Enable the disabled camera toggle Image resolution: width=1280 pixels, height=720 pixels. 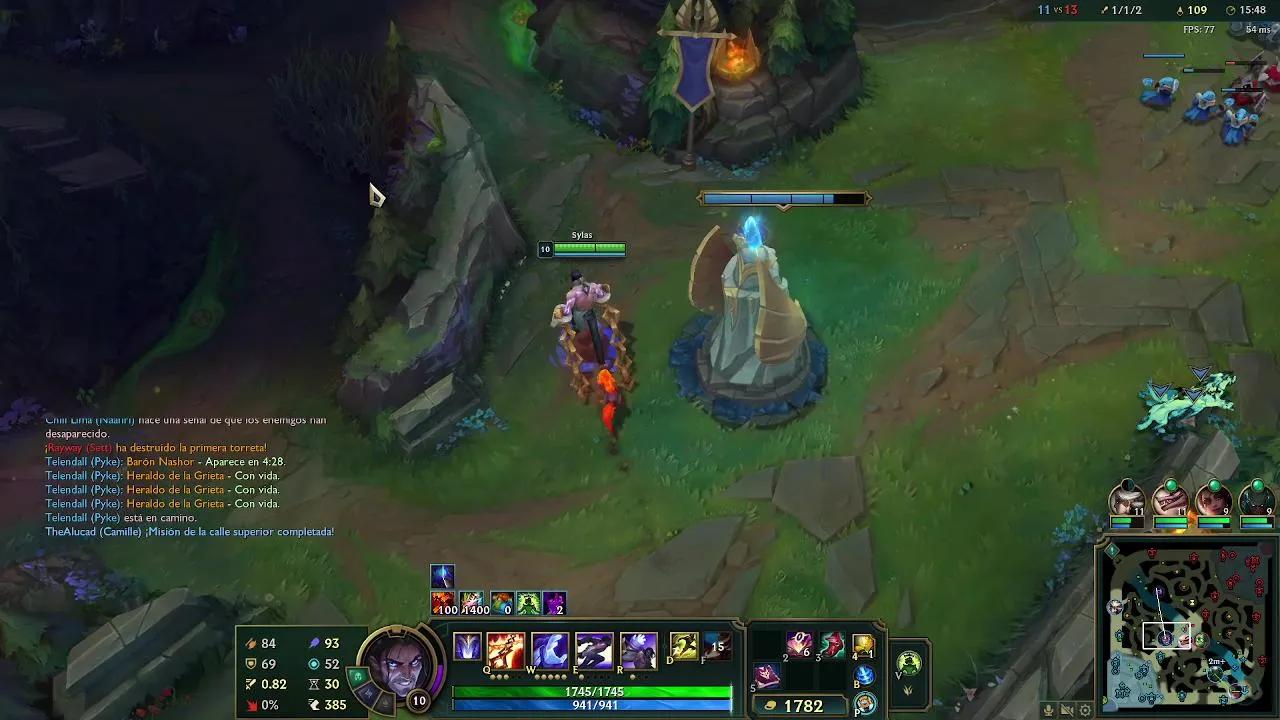click(x=1067, y=711)
